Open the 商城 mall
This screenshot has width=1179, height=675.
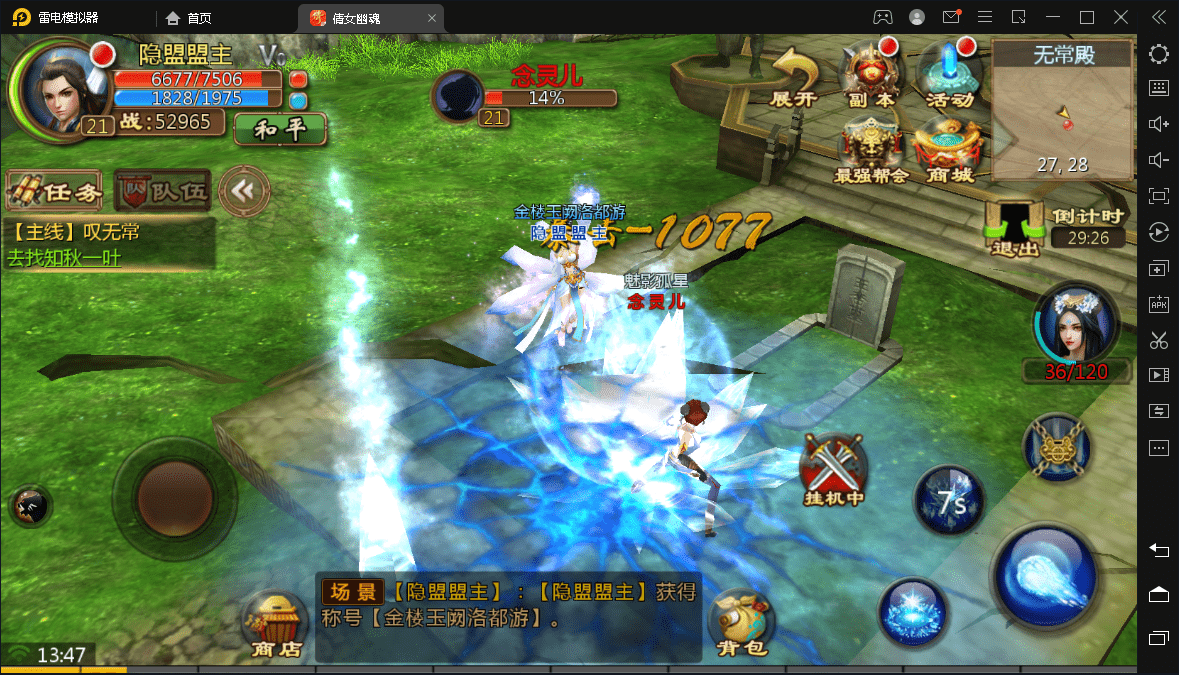point(948,151)
